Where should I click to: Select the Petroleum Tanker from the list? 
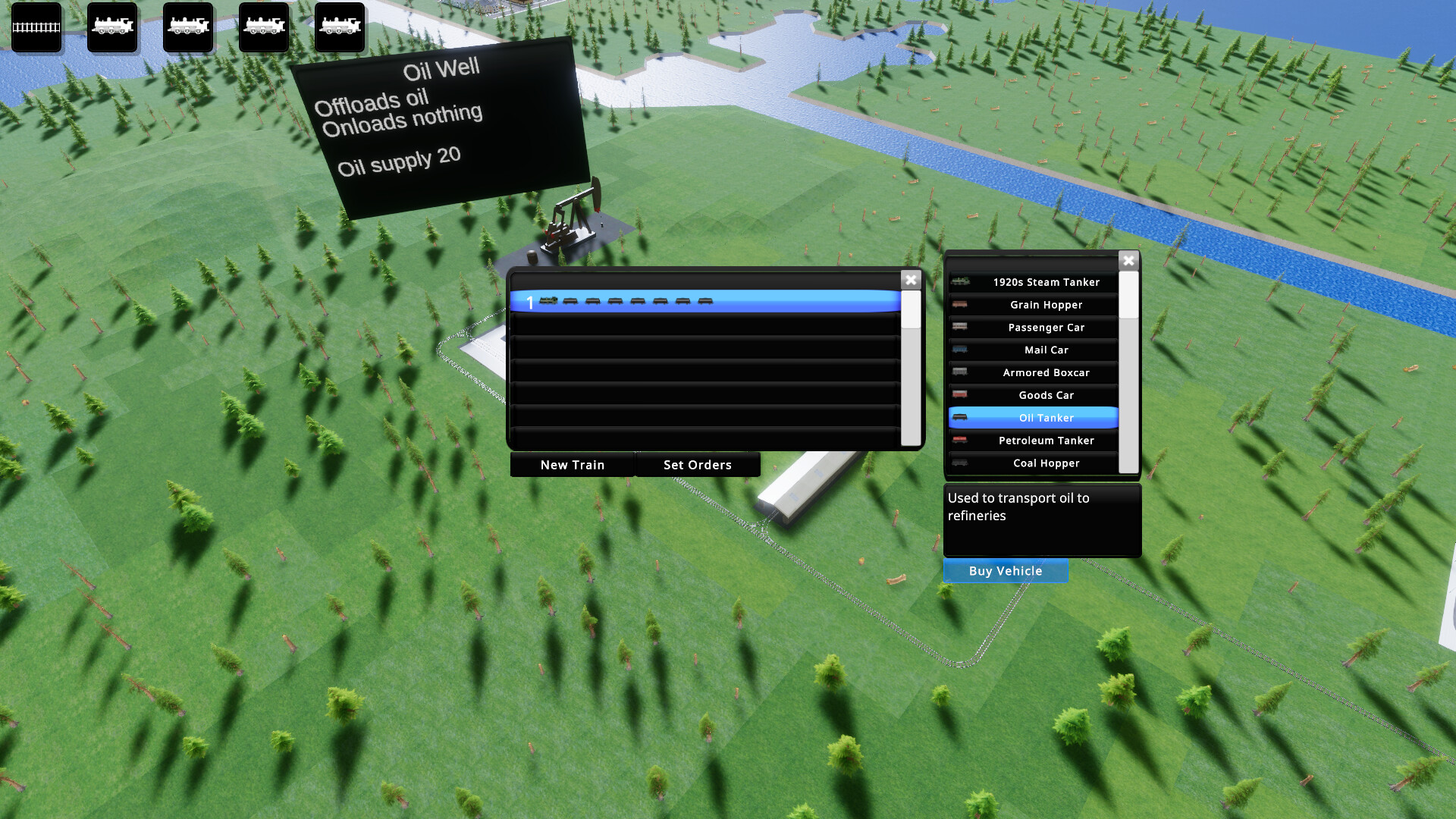point(1046,441)
